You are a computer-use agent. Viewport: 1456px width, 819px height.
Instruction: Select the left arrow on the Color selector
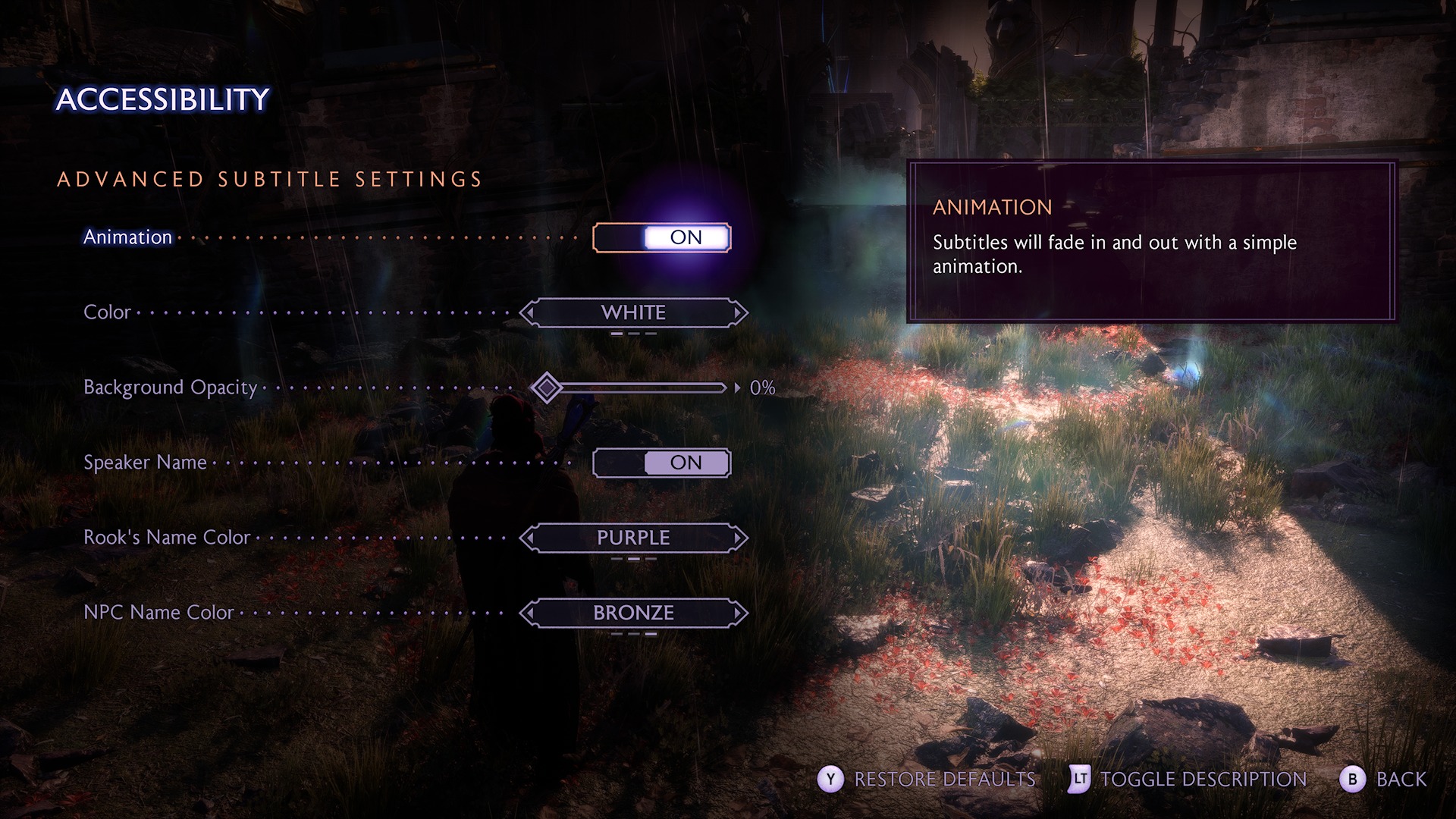coord(531,312)
